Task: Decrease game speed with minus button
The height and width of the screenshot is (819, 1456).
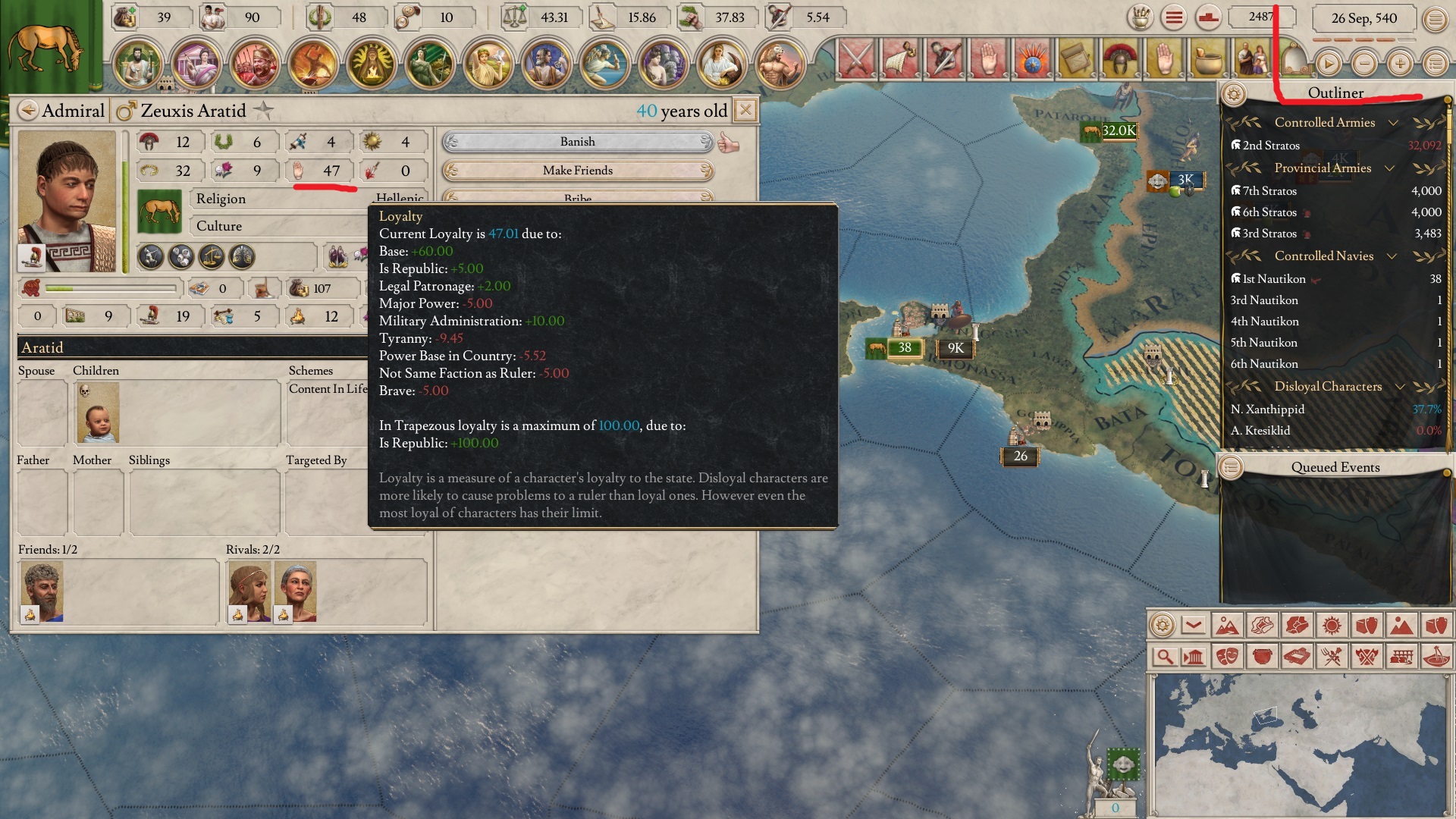Action: tap(1364, 64)
